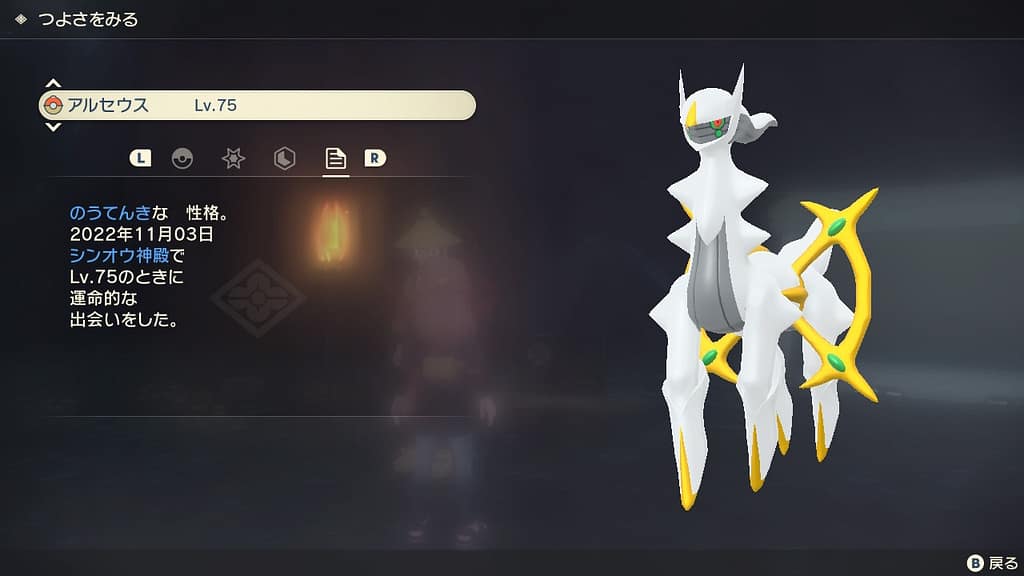Select the trainer memo document tab
Viewport: 1024px width, 576px height.
pyautogui.click(x=336, y=158)
